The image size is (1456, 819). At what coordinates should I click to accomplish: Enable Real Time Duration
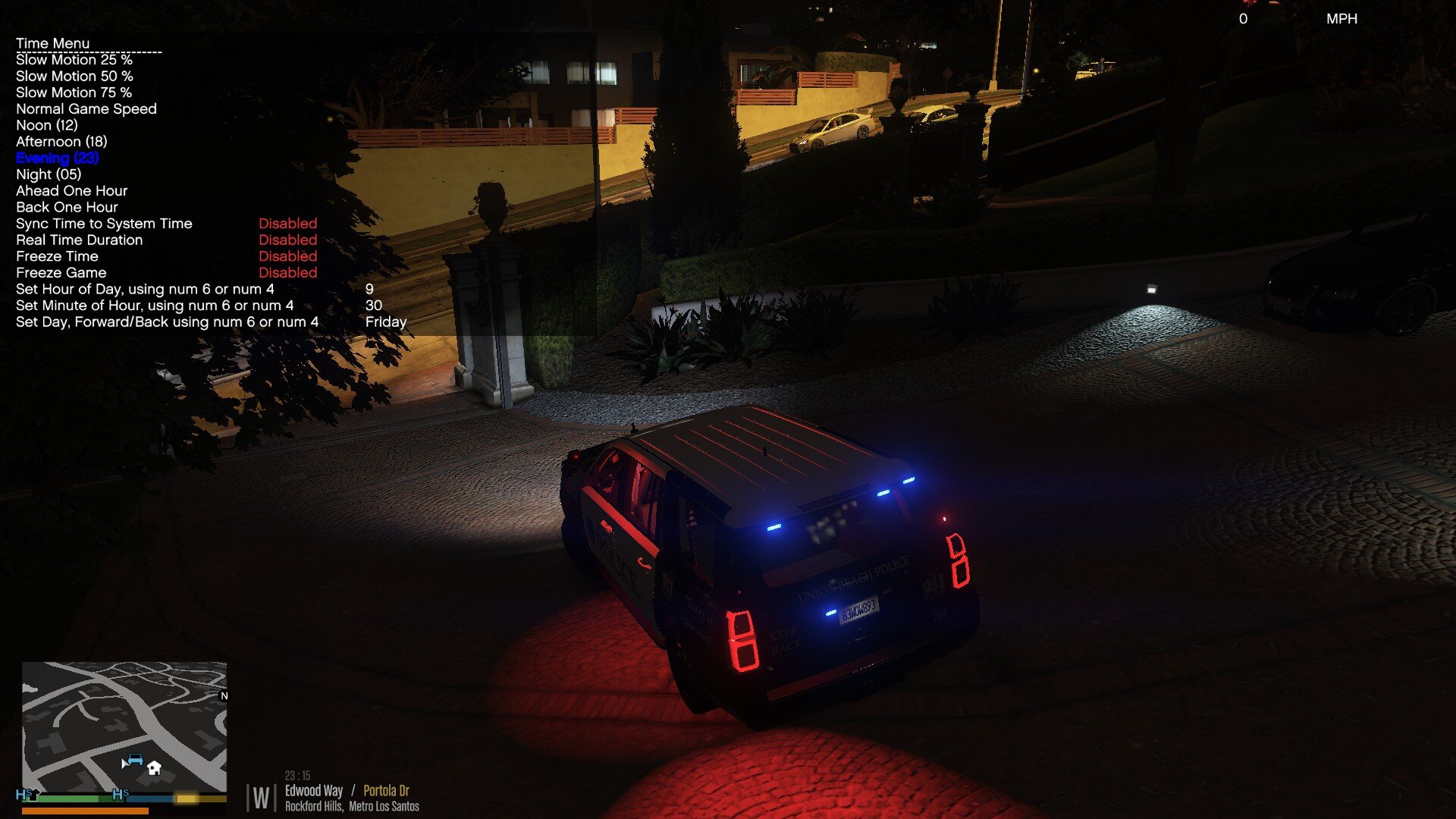(79, 240)
